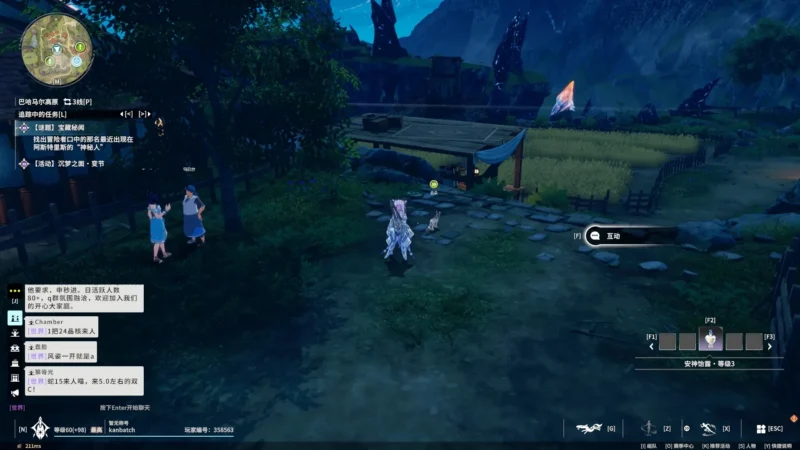Viewport: 800px width, 450px height.
Task: Select the 安神剂 potion hotbar slot
Action: 711,340
